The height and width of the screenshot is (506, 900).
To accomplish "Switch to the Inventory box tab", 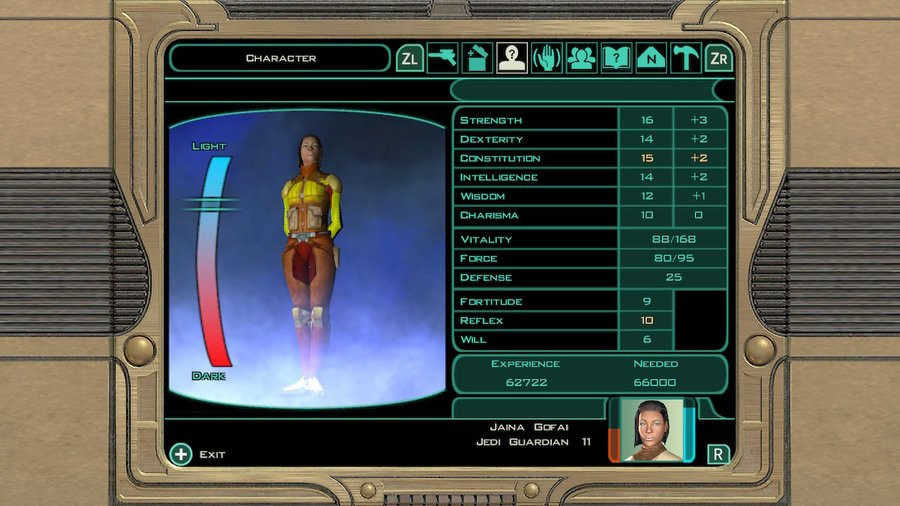I will coord(477,58).
